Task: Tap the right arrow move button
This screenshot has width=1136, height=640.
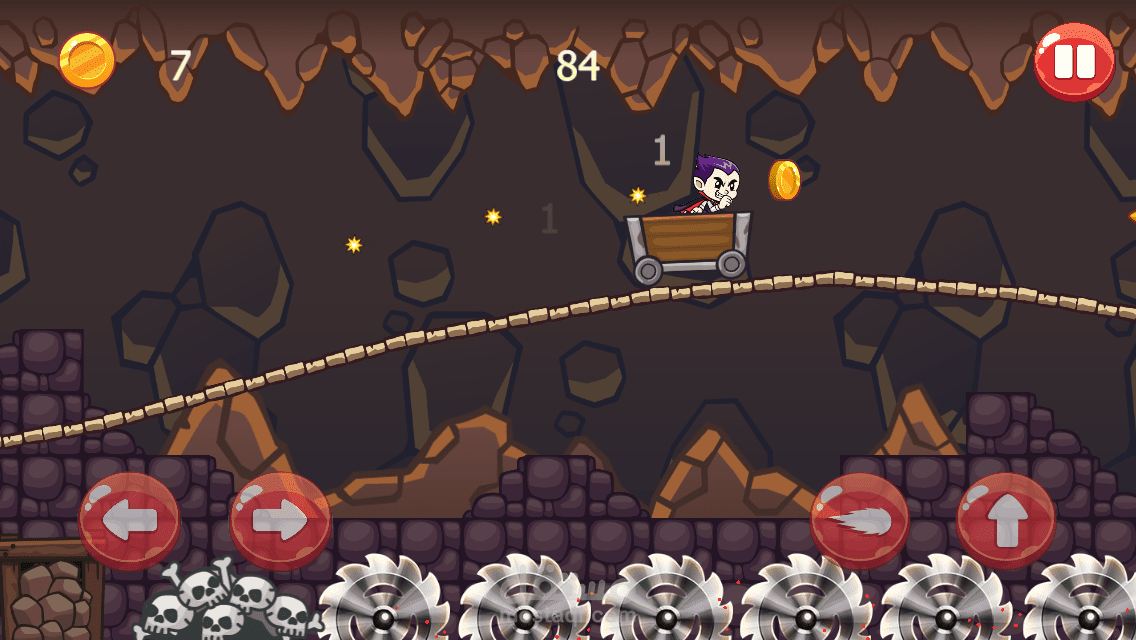Action: point(280,520)
